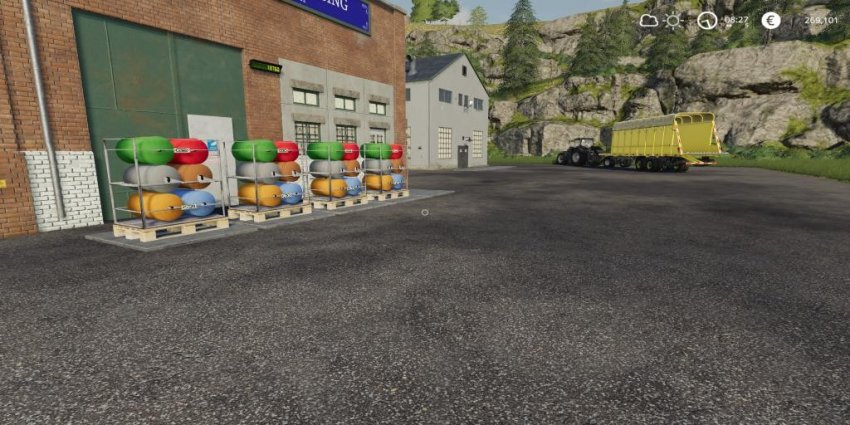850x425 pixels.
Task: Click the euro money icon
Action: click(770, 20)
